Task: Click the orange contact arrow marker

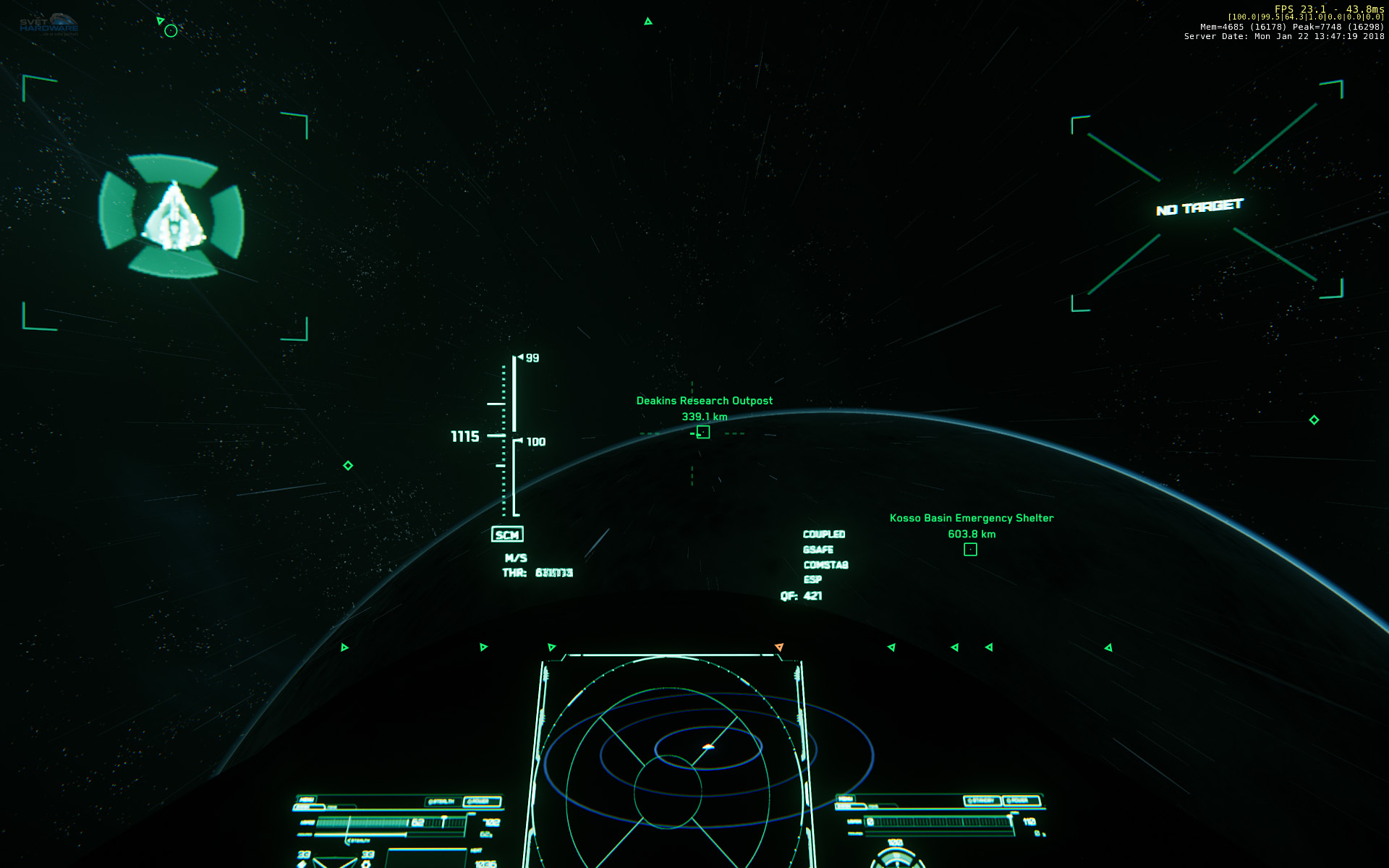Action: (779, 647)
